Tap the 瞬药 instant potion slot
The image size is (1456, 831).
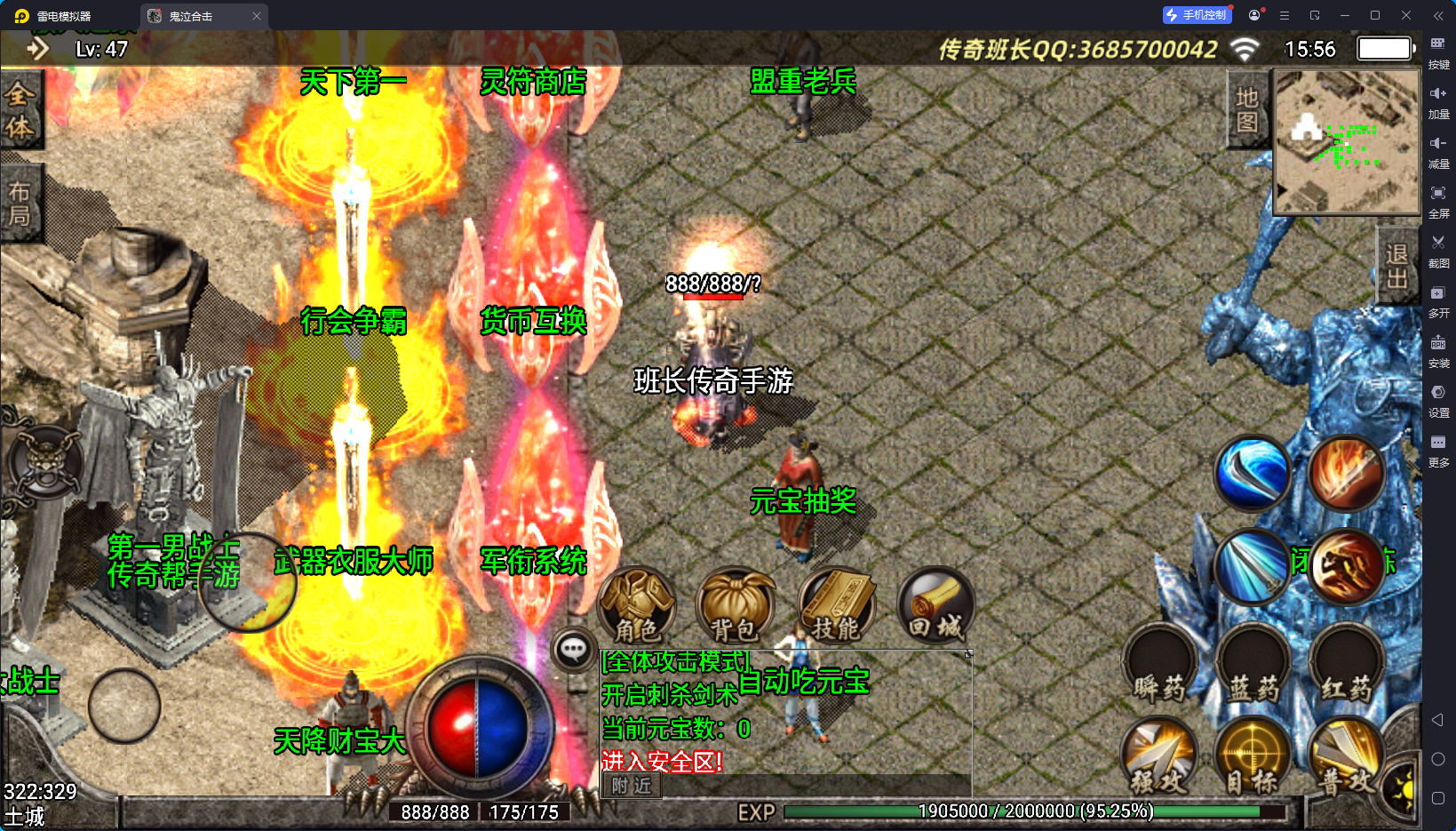coord(1160,665)
